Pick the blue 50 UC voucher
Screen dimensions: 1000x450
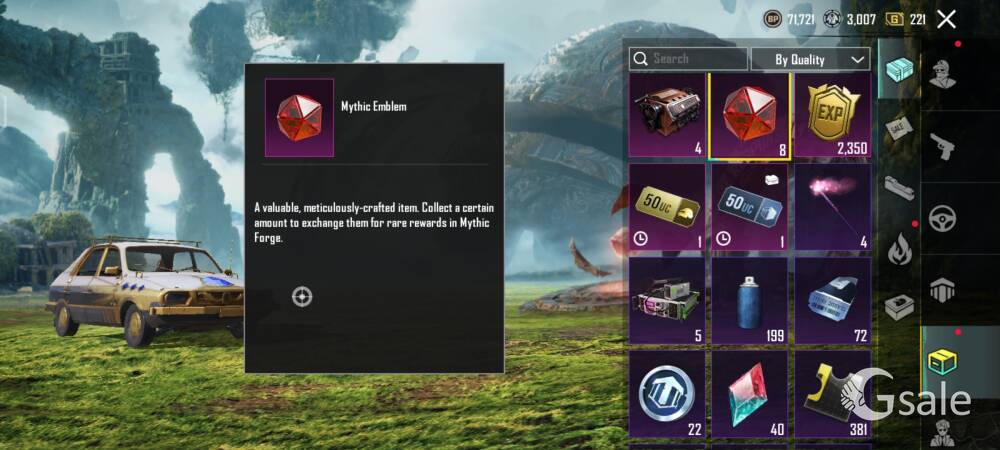click(750, 208)
